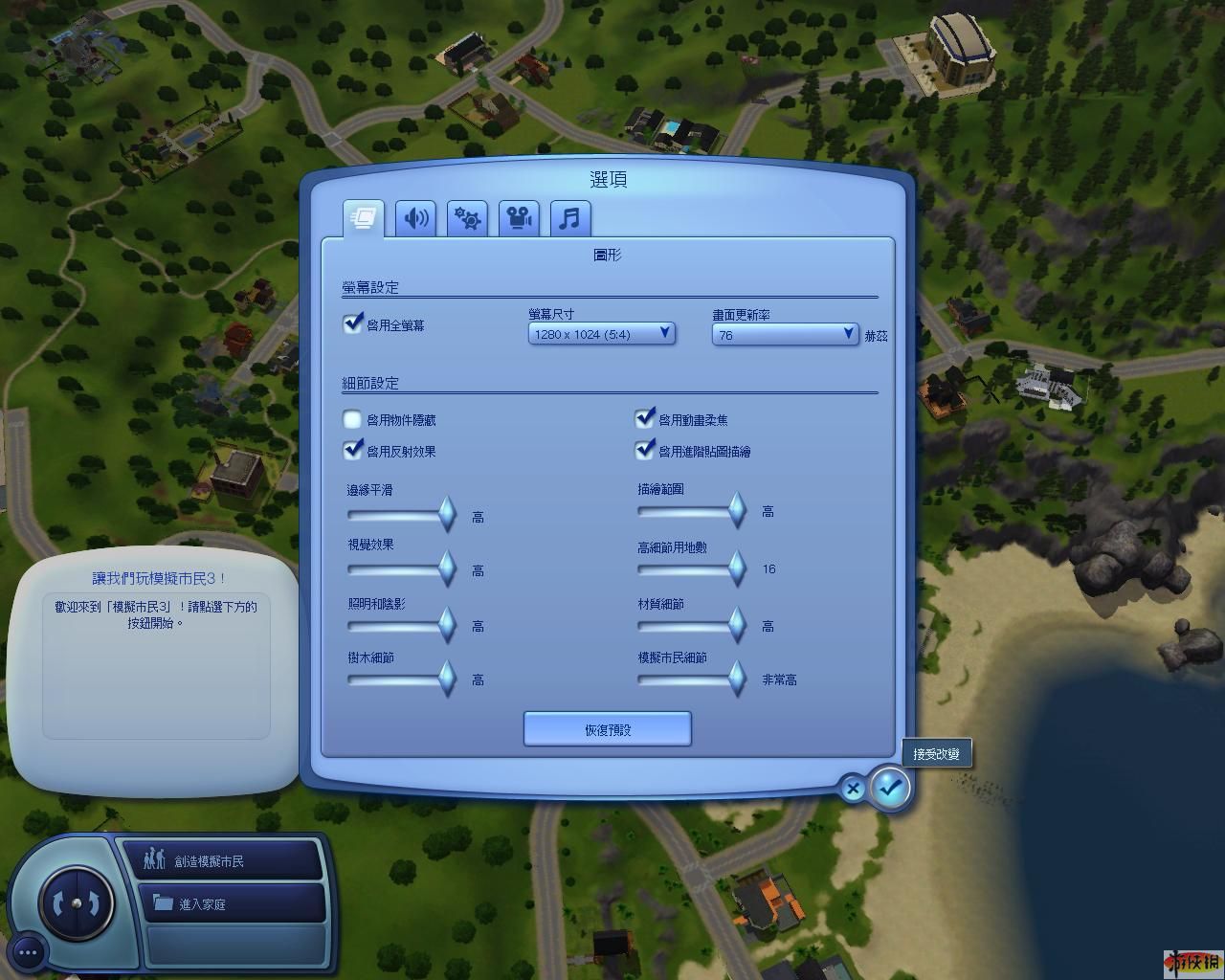The width and height of the screenshot is (1225, 980).
Task: Click 恢復預設 to restore defaults
Action: point(607,729)
